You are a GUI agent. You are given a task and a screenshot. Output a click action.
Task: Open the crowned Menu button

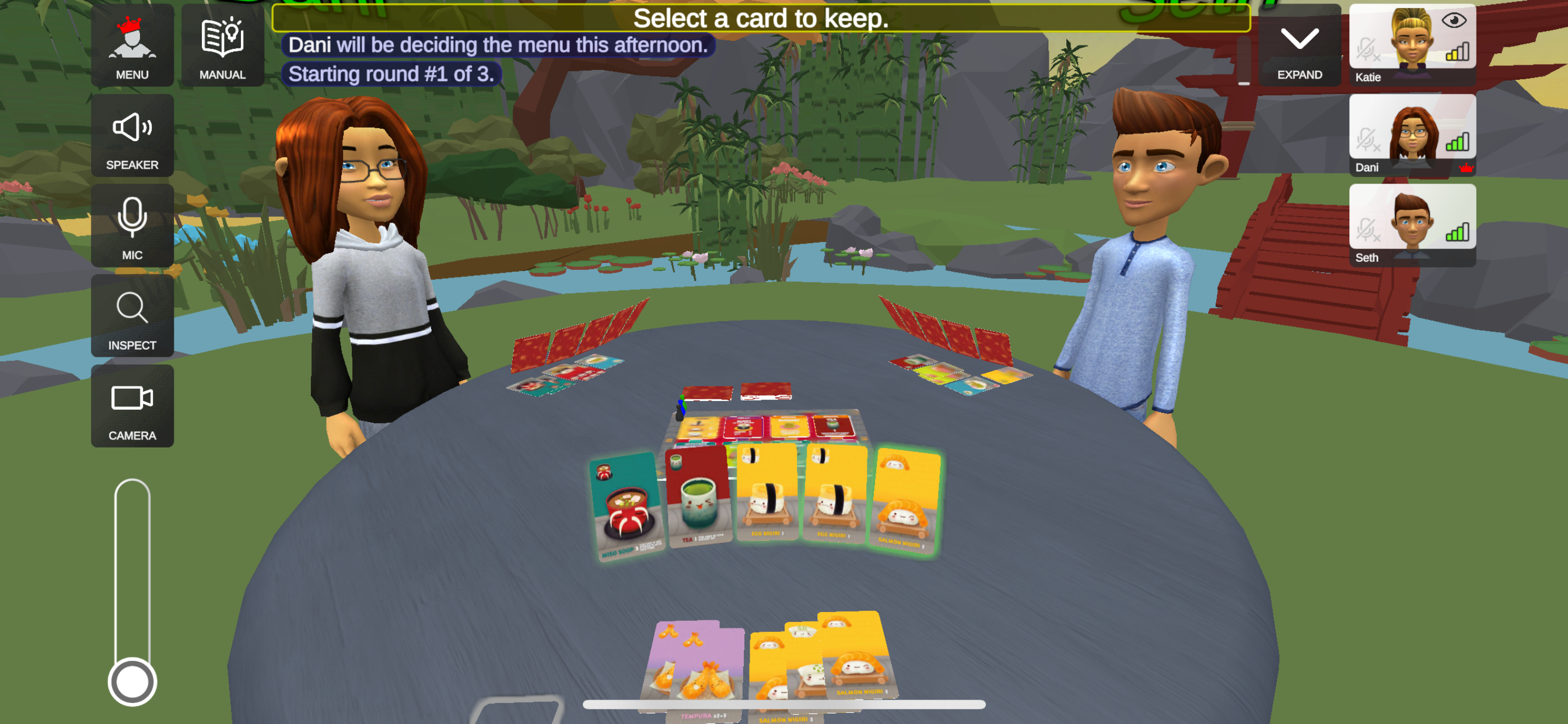132,45
